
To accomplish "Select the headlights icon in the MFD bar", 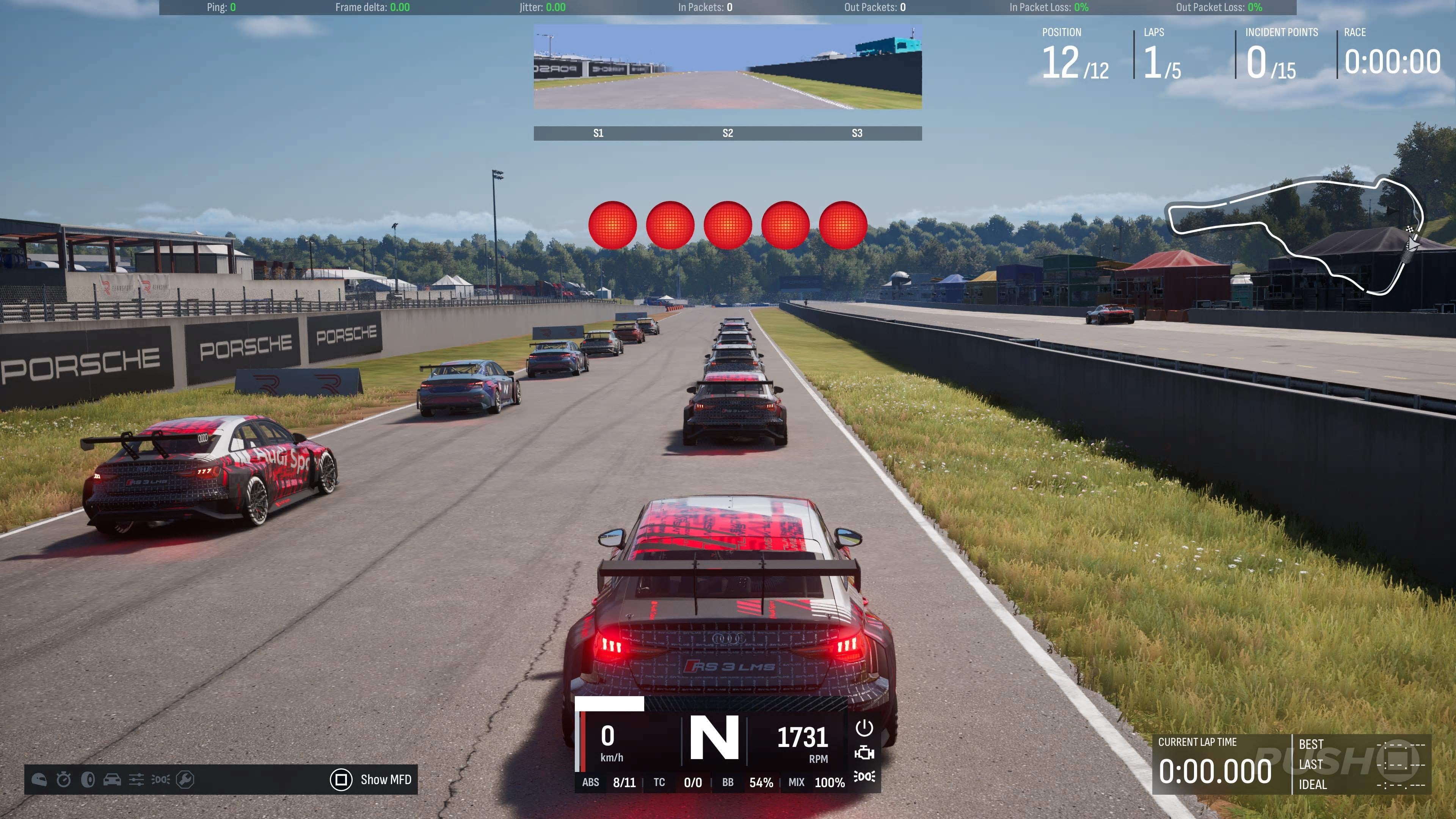I will pos(160,780).
